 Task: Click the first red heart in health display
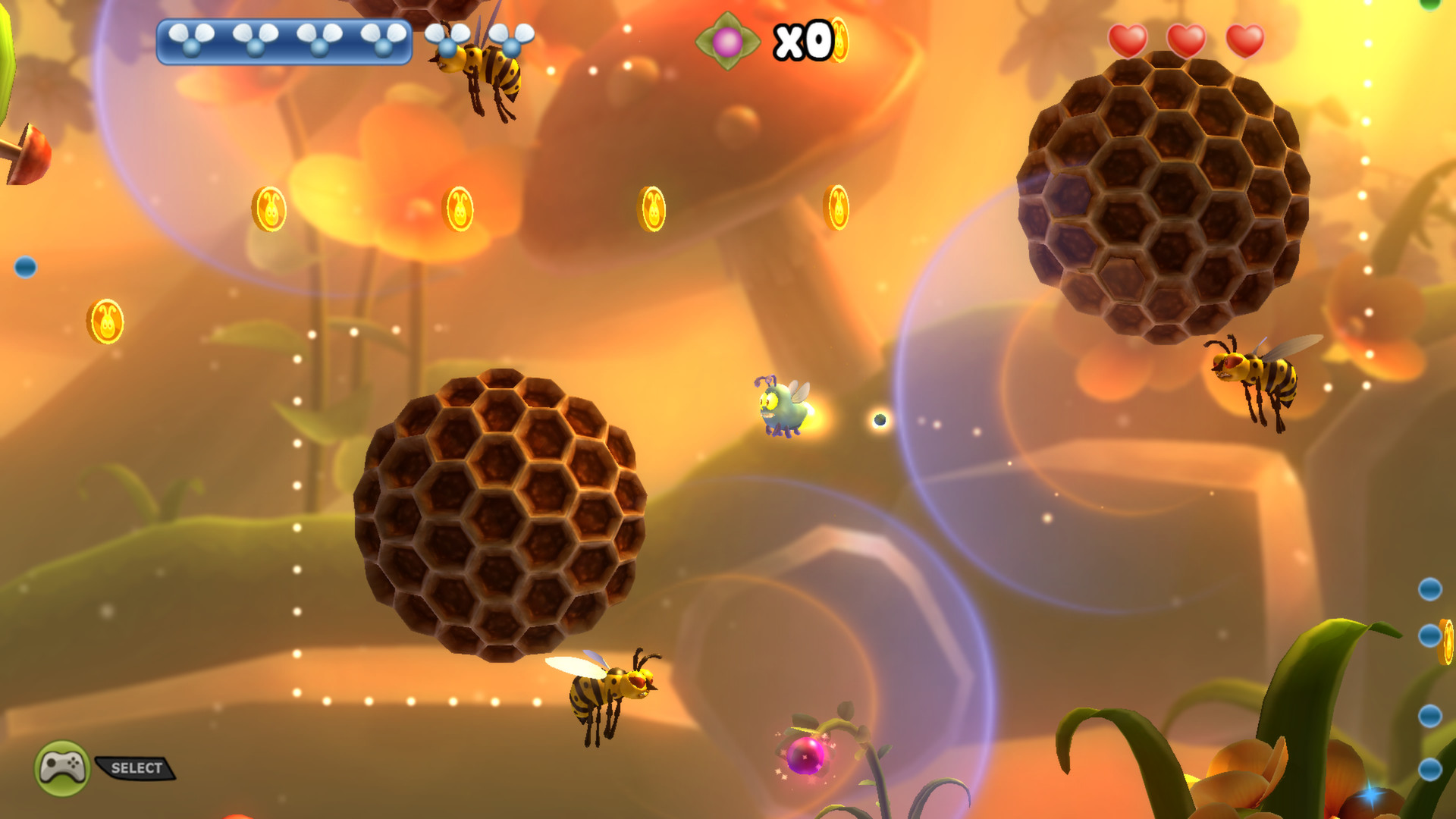(1128, 42)
